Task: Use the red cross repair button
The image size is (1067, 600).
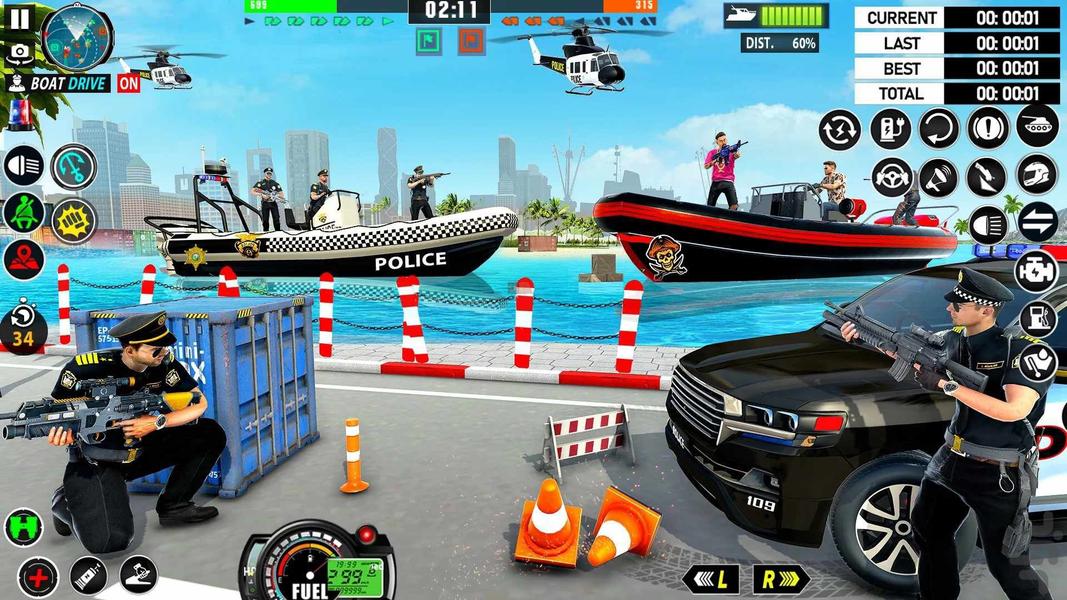Action: [37, 576]
